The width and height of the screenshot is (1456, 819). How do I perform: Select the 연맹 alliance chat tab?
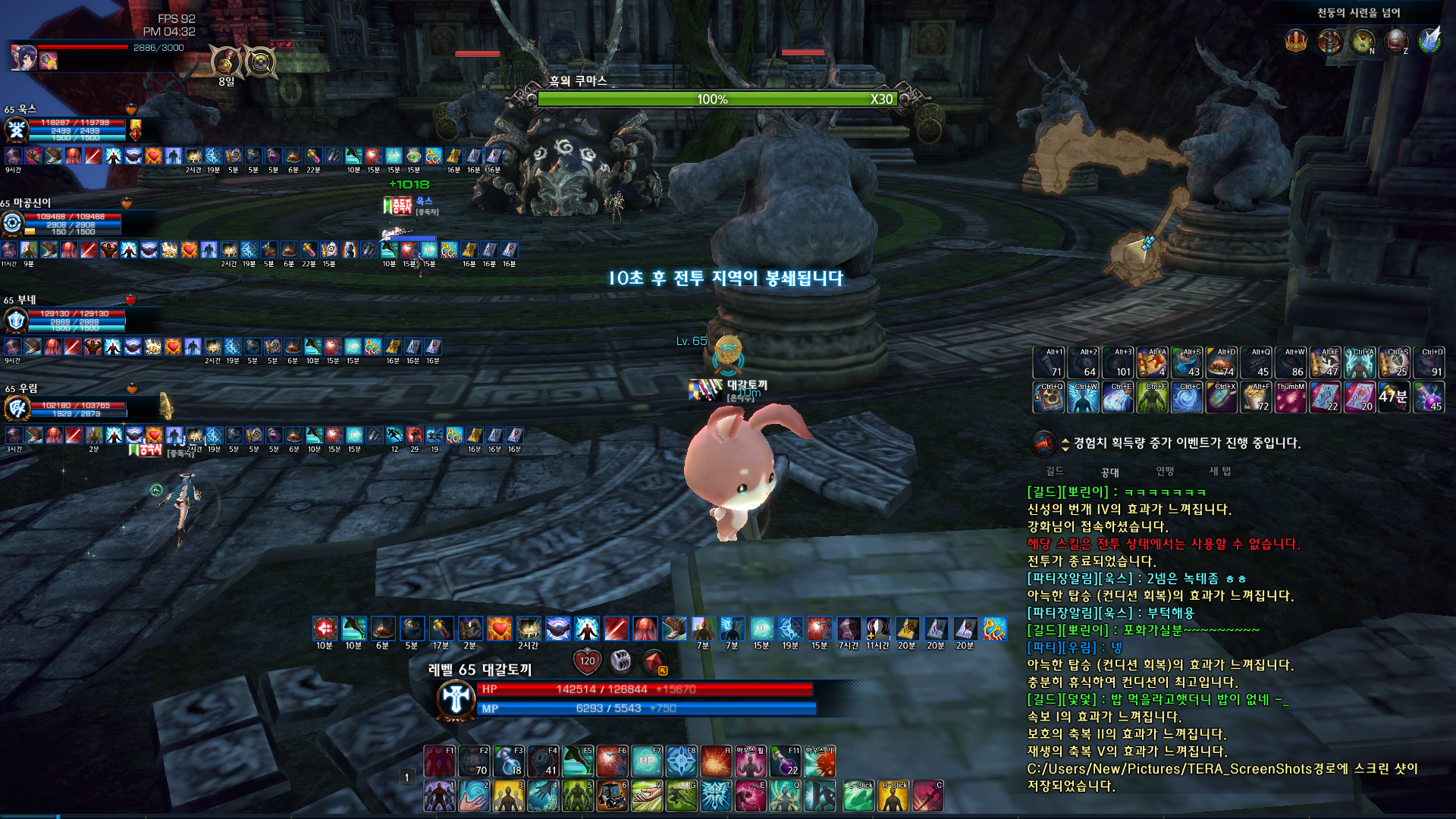(x=1165, y=471)
